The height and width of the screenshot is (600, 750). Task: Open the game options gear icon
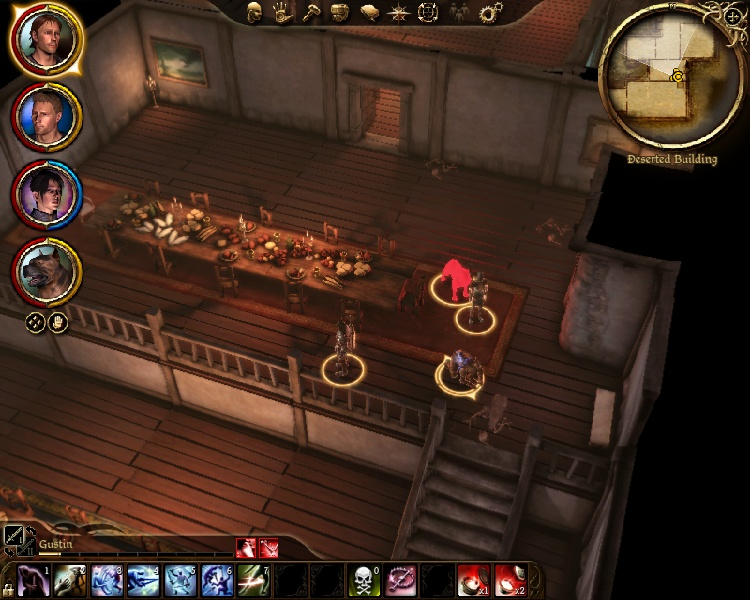coord(490,12)
